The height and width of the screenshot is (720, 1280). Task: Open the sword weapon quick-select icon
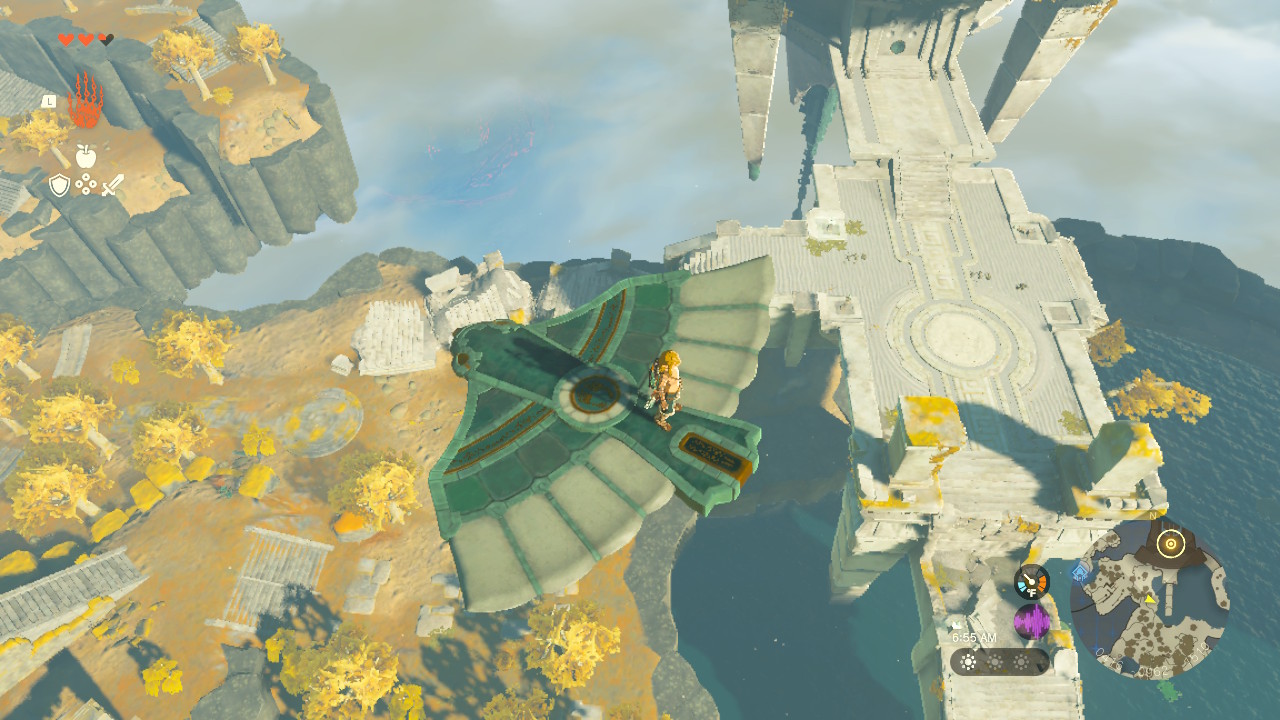tap(112, 185)
